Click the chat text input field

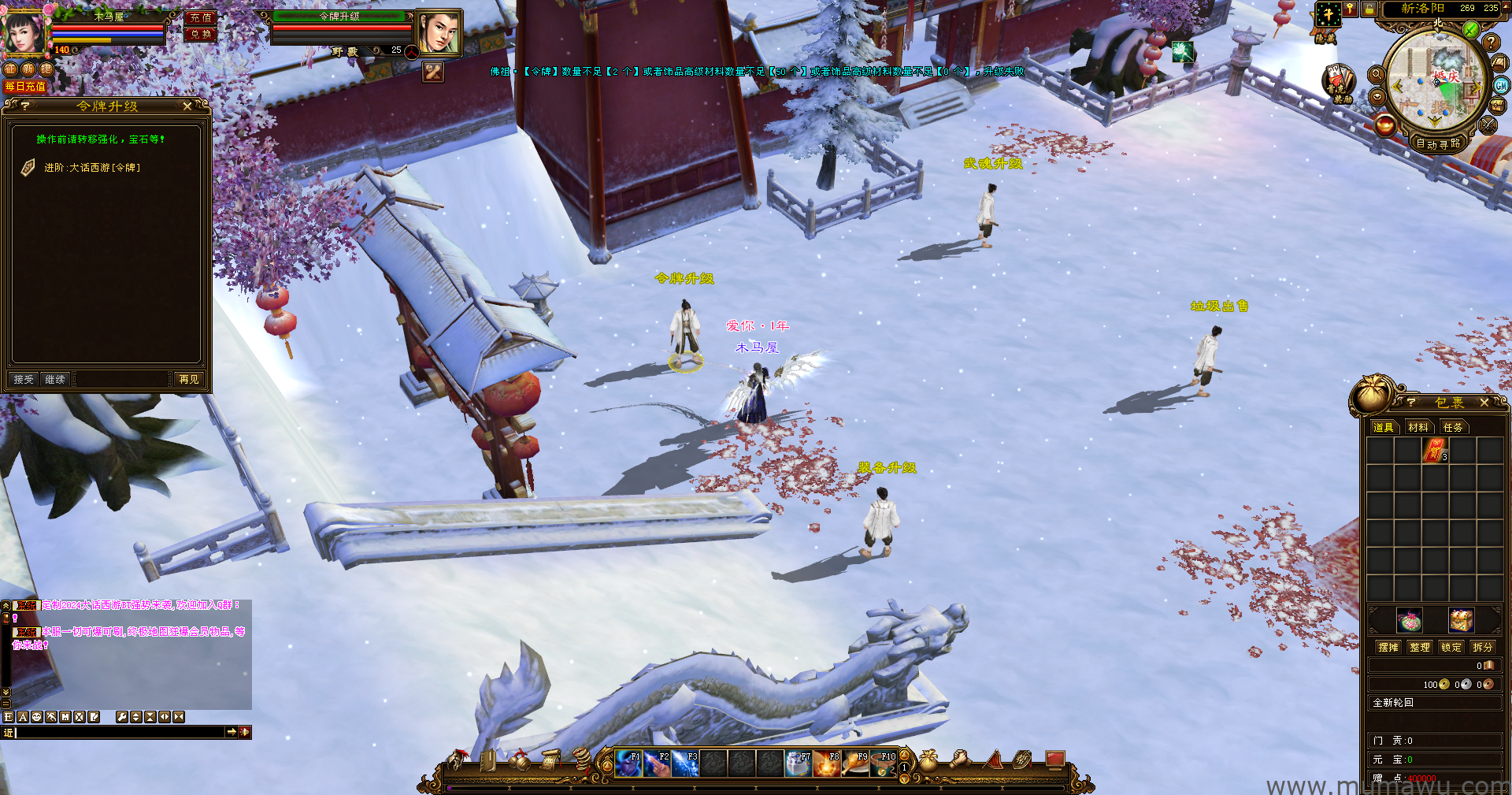click(x=118, y=733)
